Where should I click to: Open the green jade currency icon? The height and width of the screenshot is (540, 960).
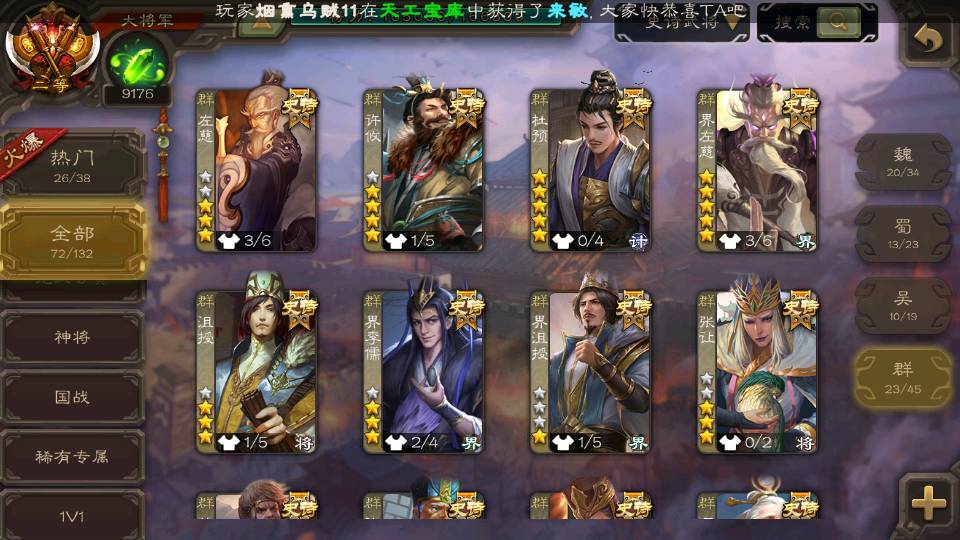pos(136,60)
